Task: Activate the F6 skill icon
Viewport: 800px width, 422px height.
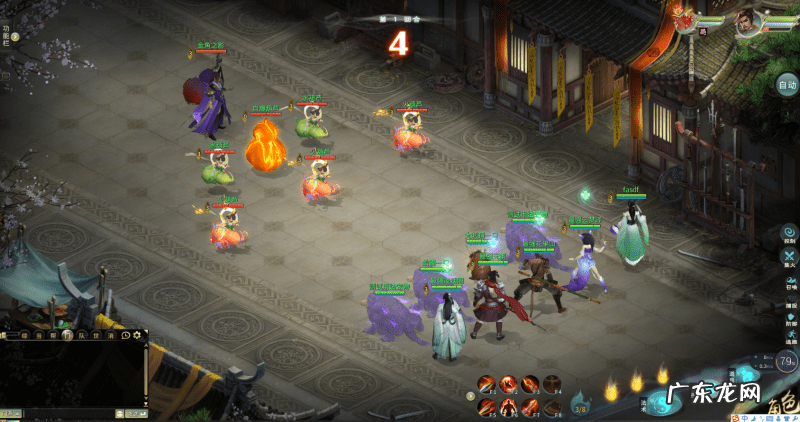Action: tap(508, 406)
